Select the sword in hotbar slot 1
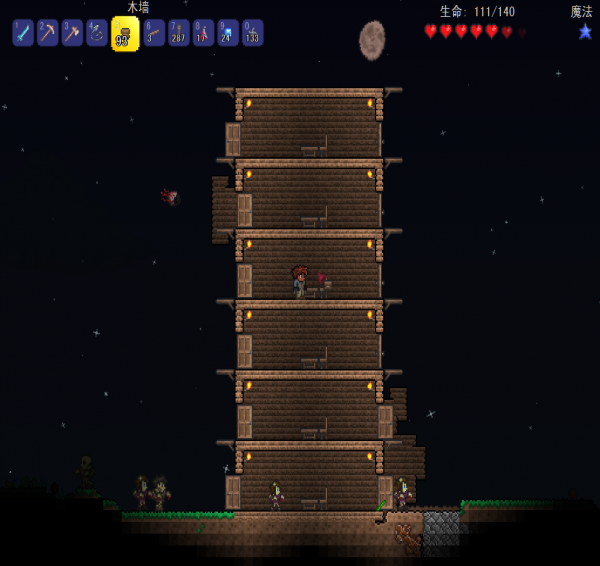 click(23, 33)
